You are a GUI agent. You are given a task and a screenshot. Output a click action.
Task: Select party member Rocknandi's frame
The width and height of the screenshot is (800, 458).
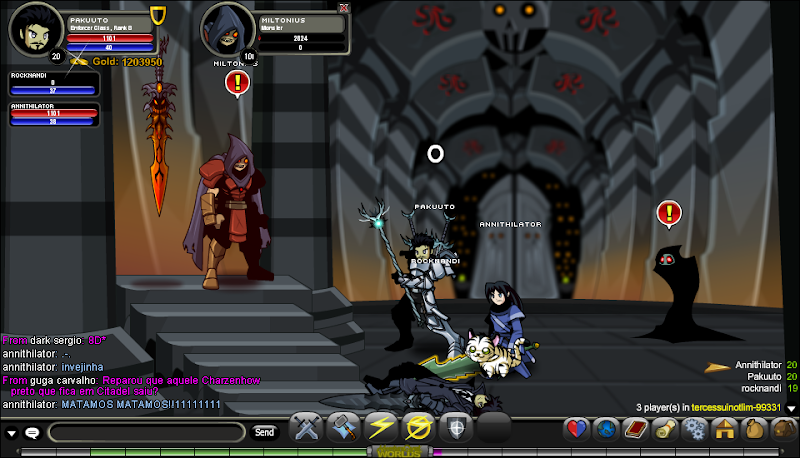[x=54, y=84]
